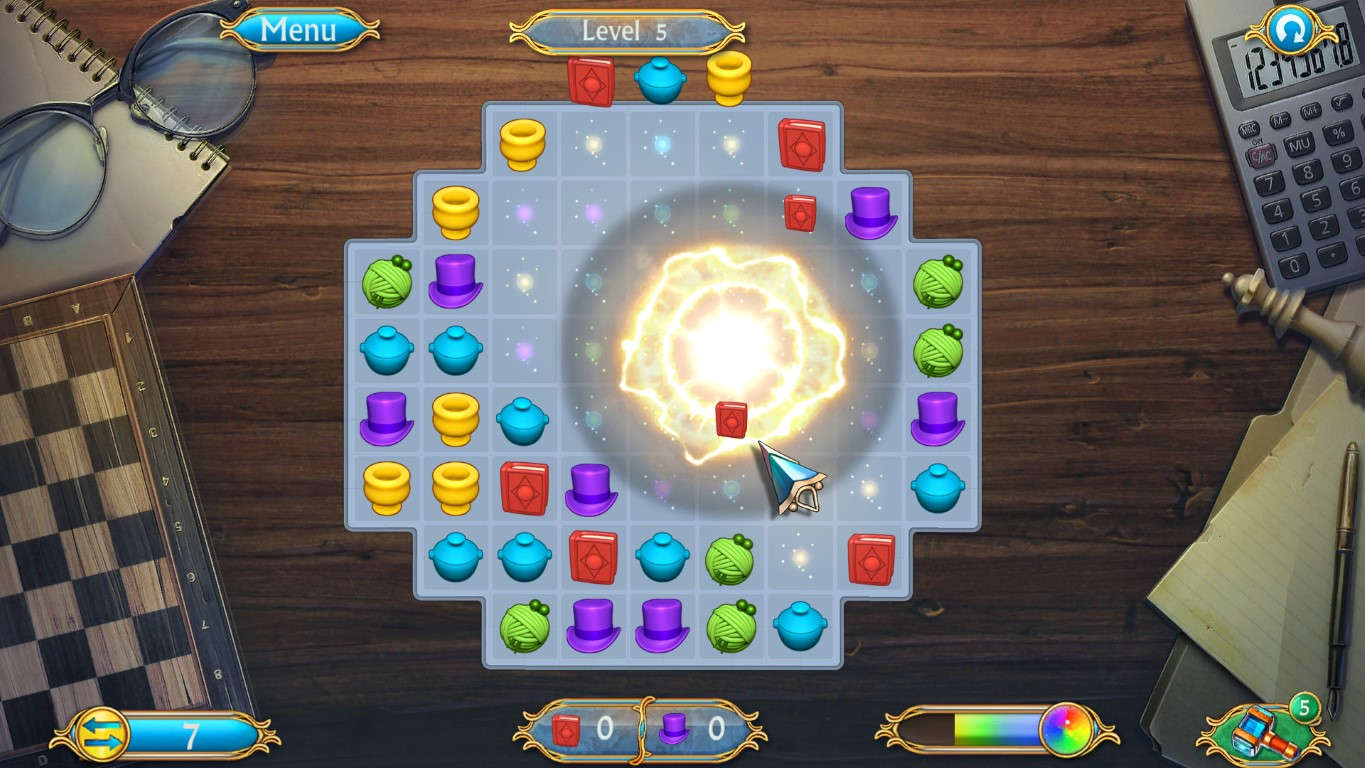Click the yellow vase in the queue above the board
Image resolution: width=1365 pixels, height=768 pixels.
point(728,80)
